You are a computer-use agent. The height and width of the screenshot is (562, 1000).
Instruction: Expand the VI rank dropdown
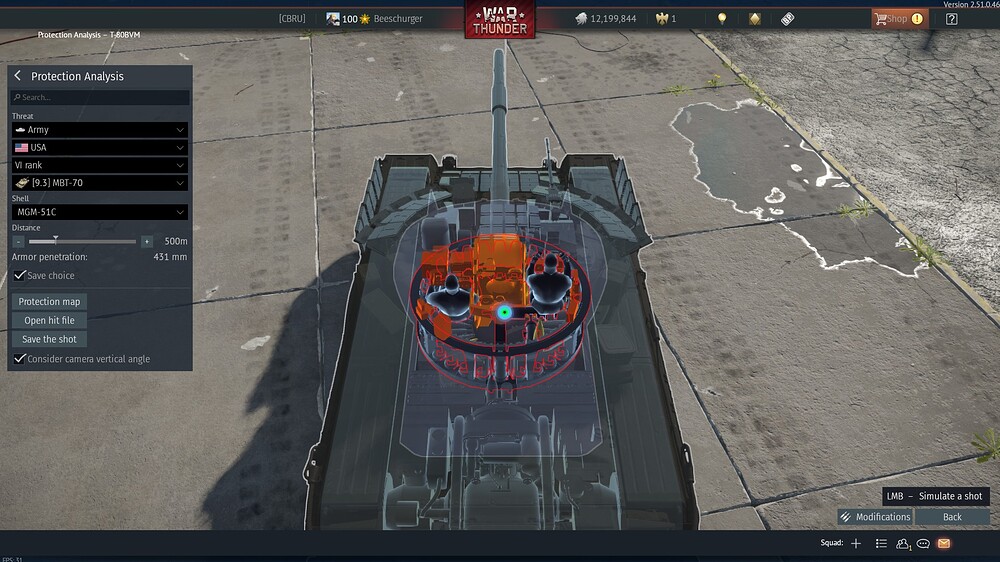(99, 165)
